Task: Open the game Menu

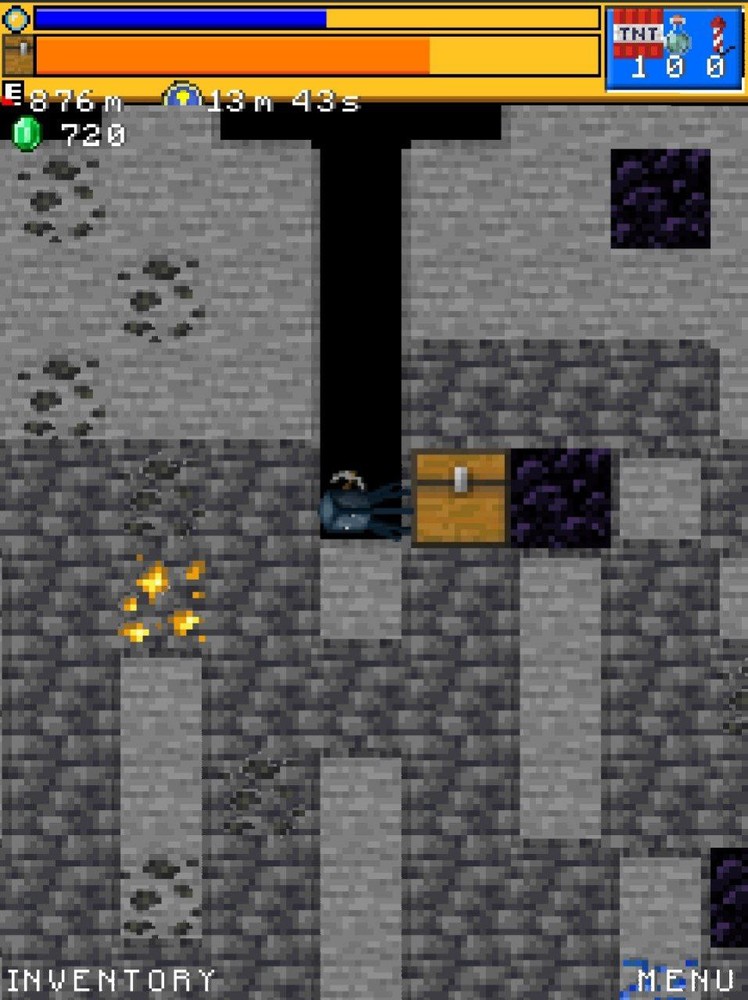Action: click(x=688, y=980)
